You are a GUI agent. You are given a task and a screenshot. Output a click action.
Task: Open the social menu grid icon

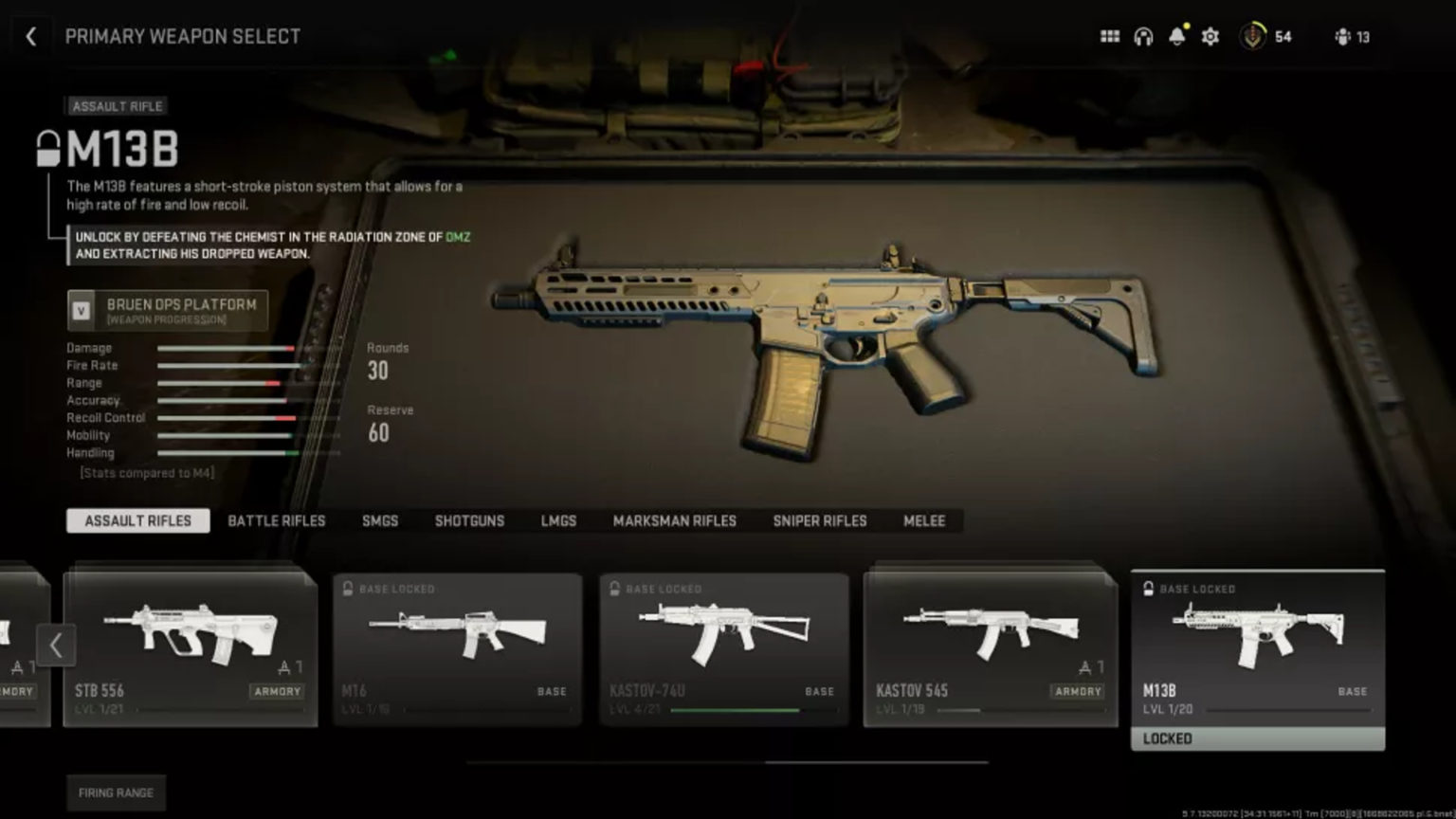pyautogui.click(x=1109, y=36)
